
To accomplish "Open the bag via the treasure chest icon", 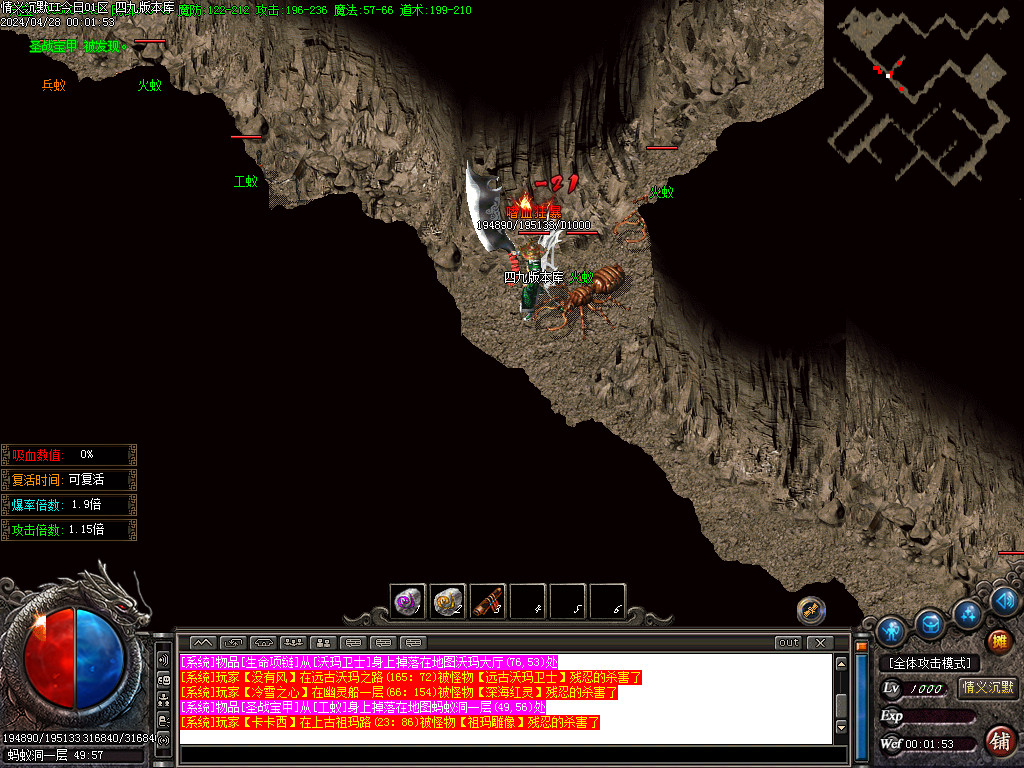I will point(931,624).
